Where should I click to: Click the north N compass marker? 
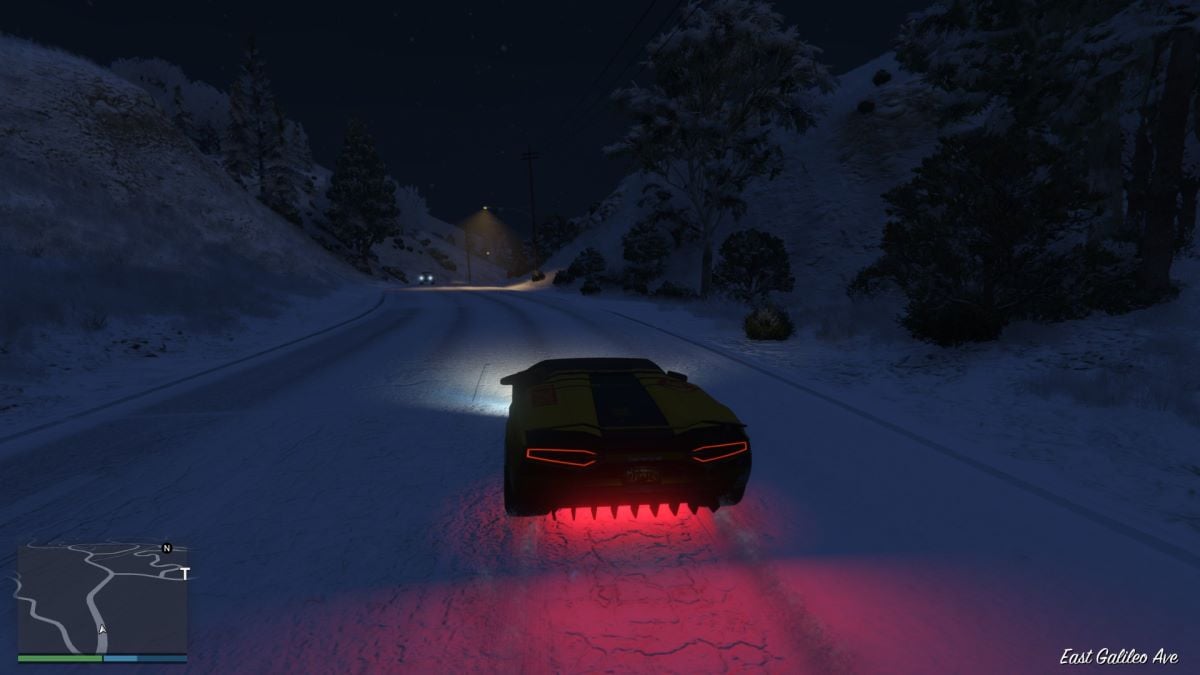[x=167, y=548]
